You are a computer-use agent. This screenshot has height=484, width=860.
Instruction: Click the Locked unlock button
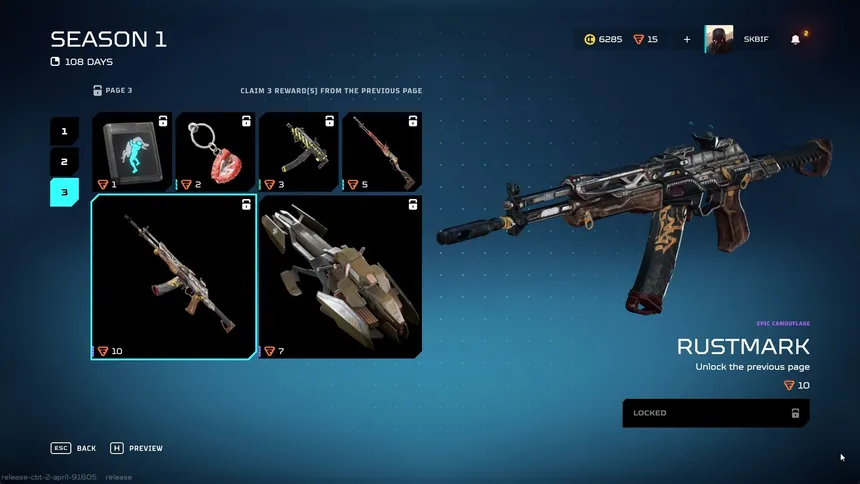point(716,413)
